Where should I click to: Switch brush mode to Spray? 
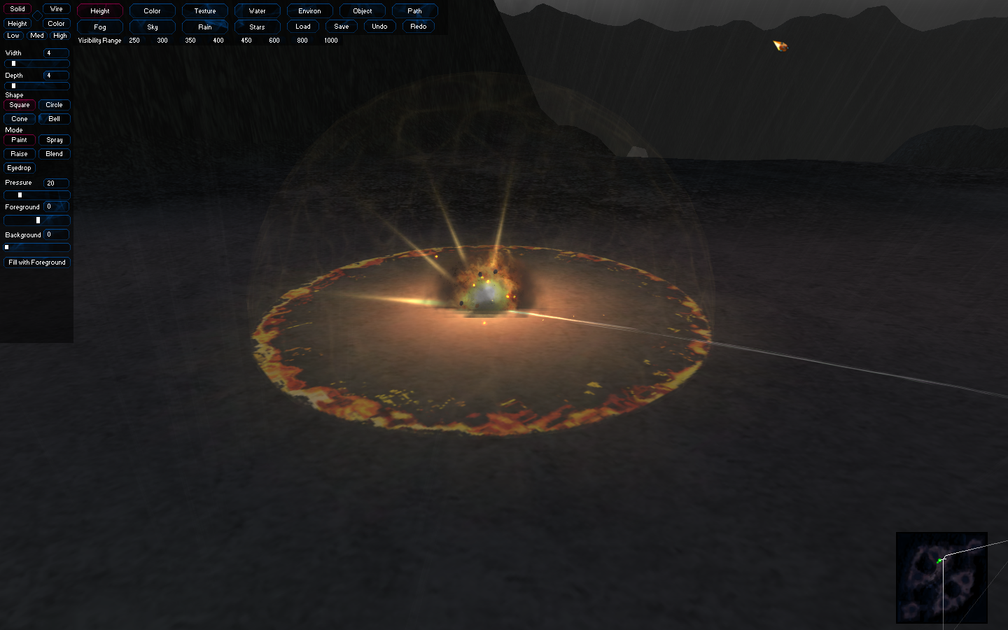54,140
